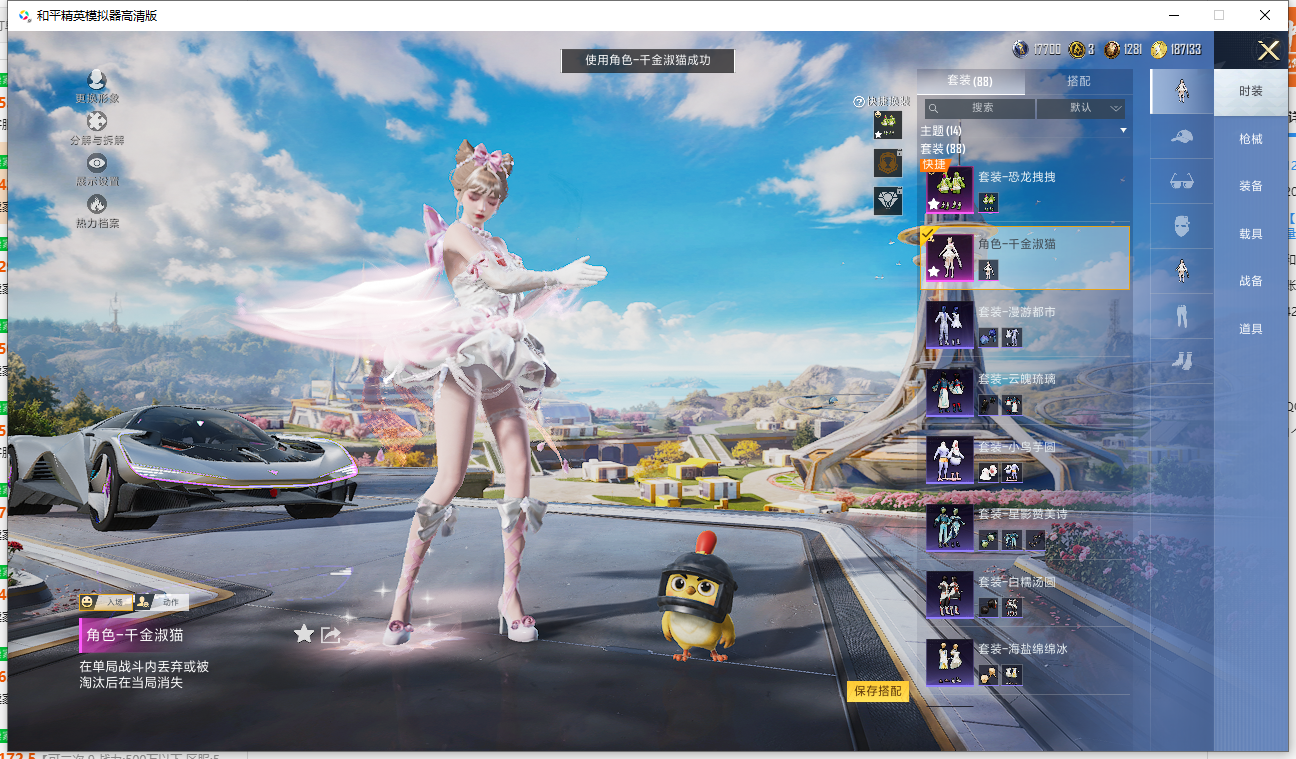This screenshot has height=759, width=1296.
Task: Open 展示设置 display settings
Action: [97, 169]
